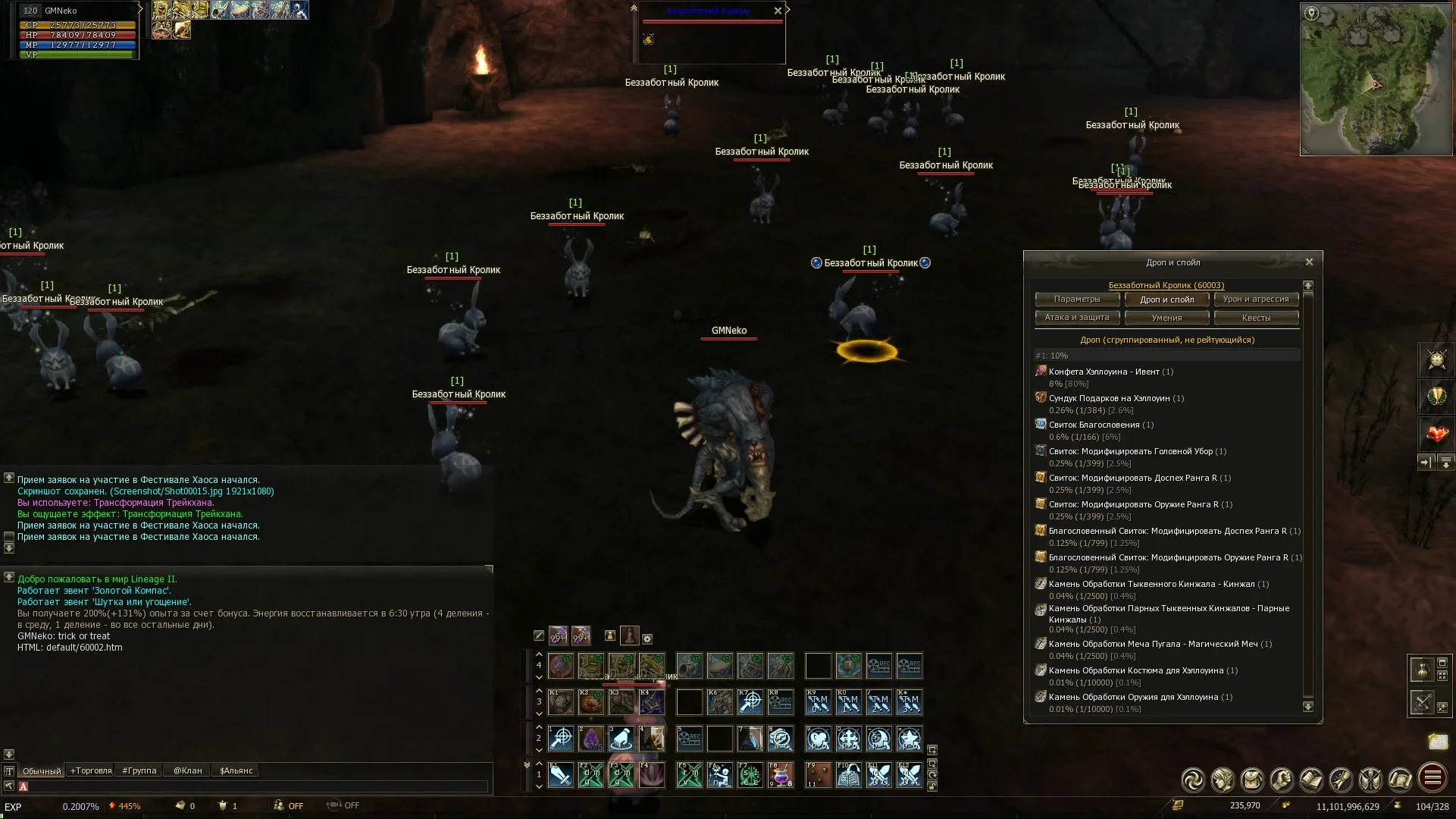Select the Квесты tab
1456x819 pixels.
tap(1256, 318)
